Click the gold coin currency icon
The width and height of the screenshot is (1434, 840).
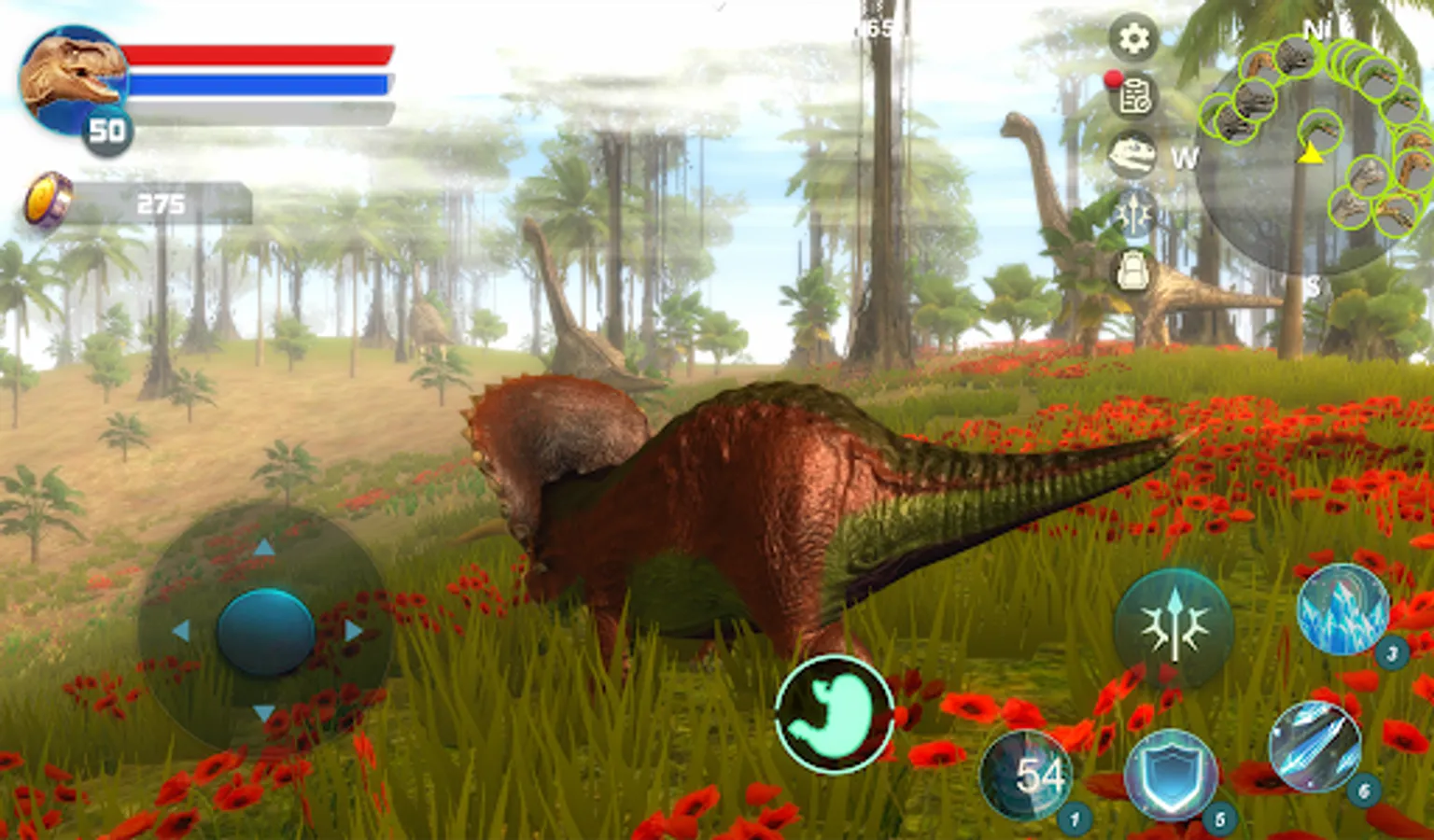(47, 201)
